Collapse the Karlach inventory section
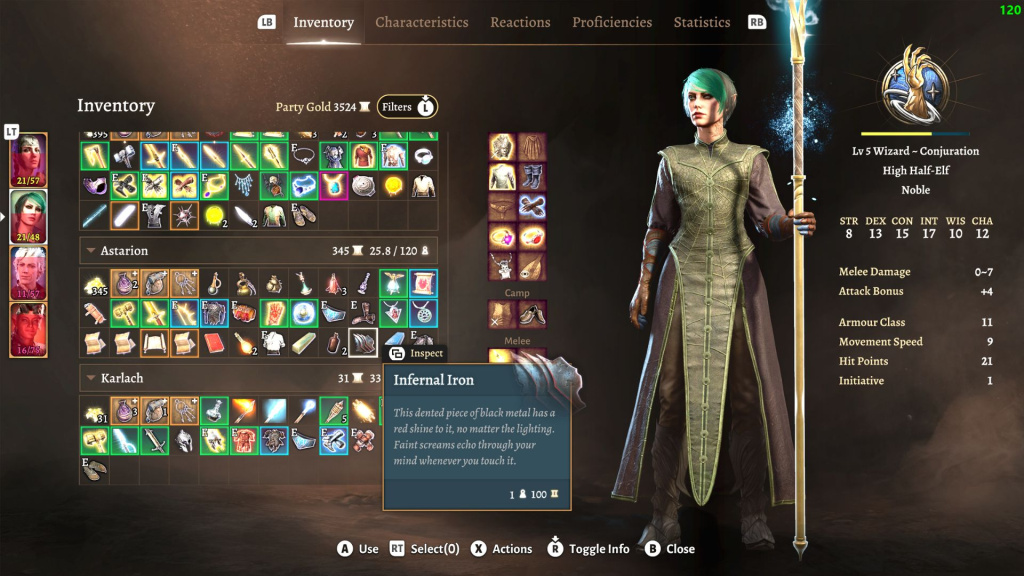 (92, 379)
